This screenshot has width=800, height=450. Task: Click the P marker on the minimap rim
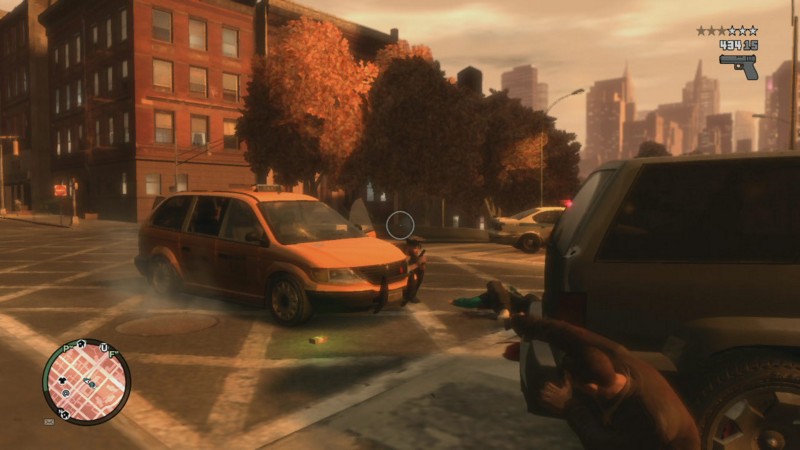pyautogui.click(x=67, y=350)
